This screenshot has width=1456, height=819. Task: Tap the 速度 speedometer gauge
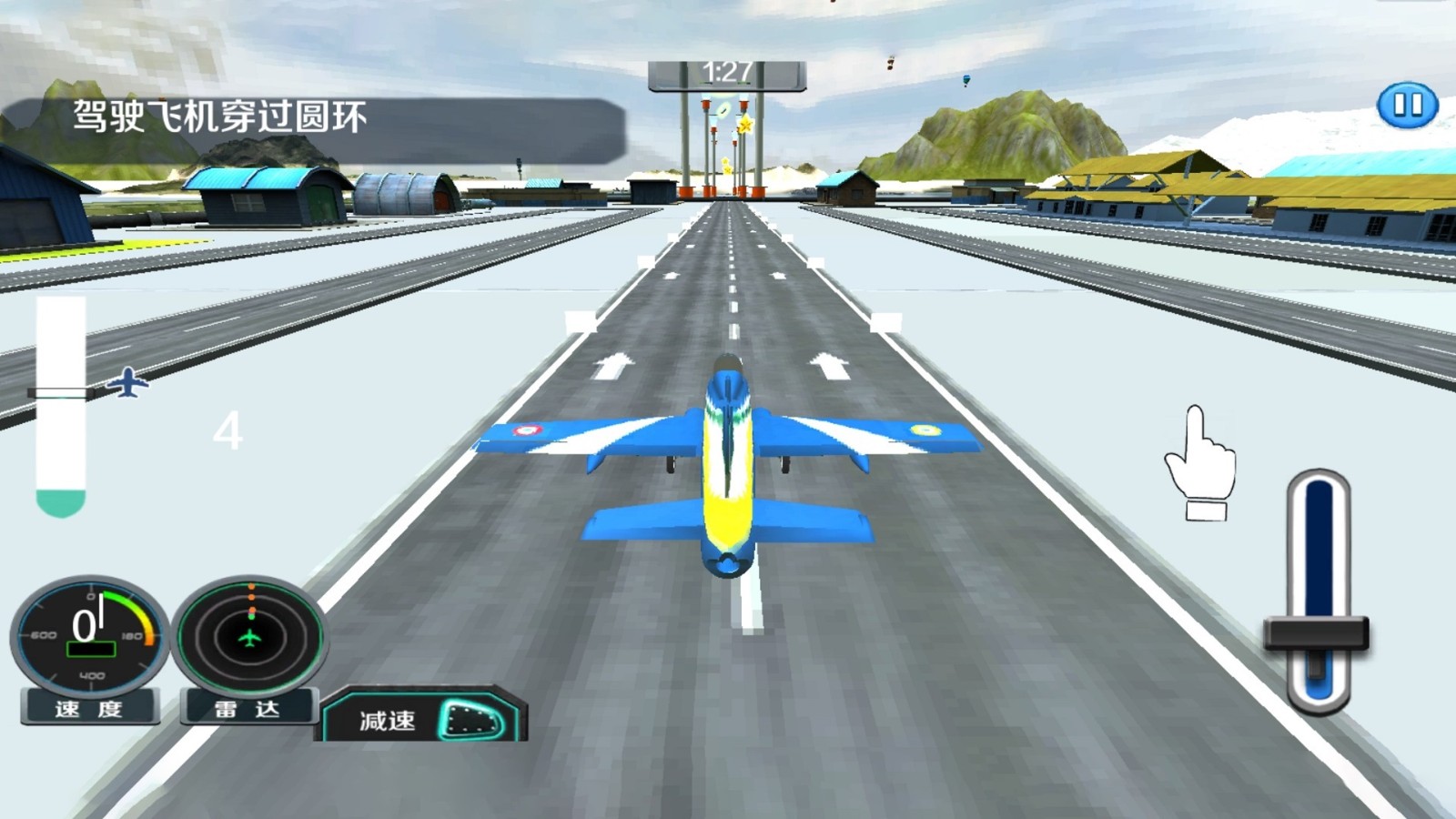point(89,635)
